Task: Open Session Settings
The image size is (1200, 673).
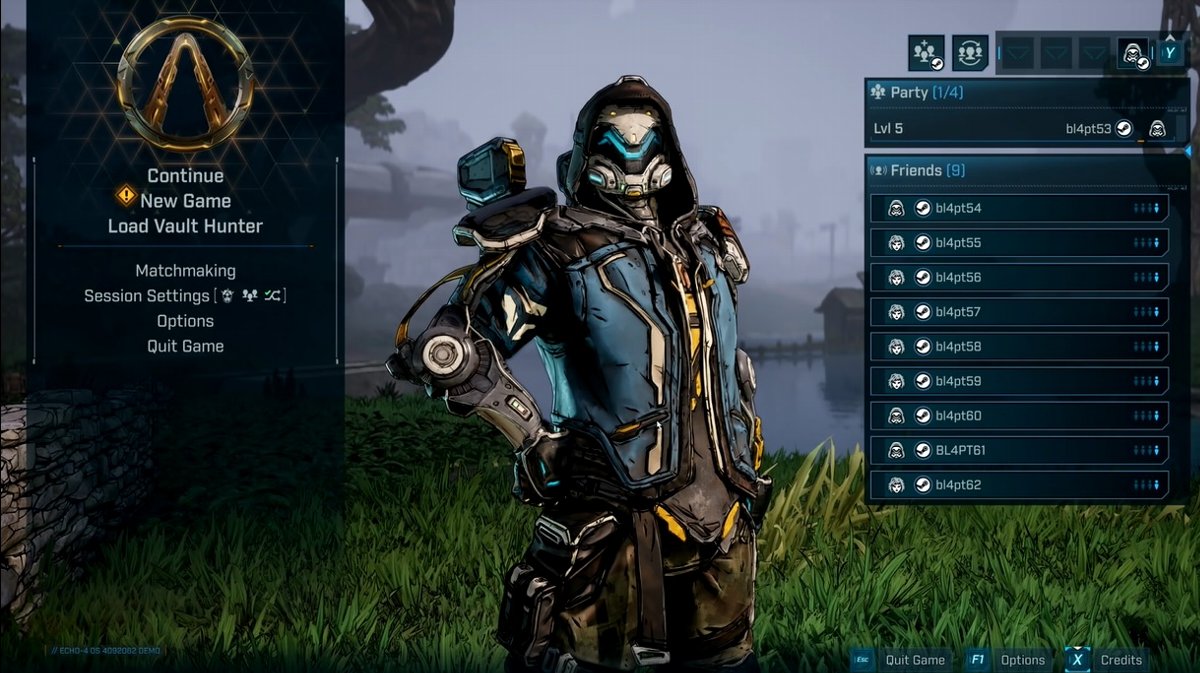Action: pyautogui.click(x=185, y=296)
